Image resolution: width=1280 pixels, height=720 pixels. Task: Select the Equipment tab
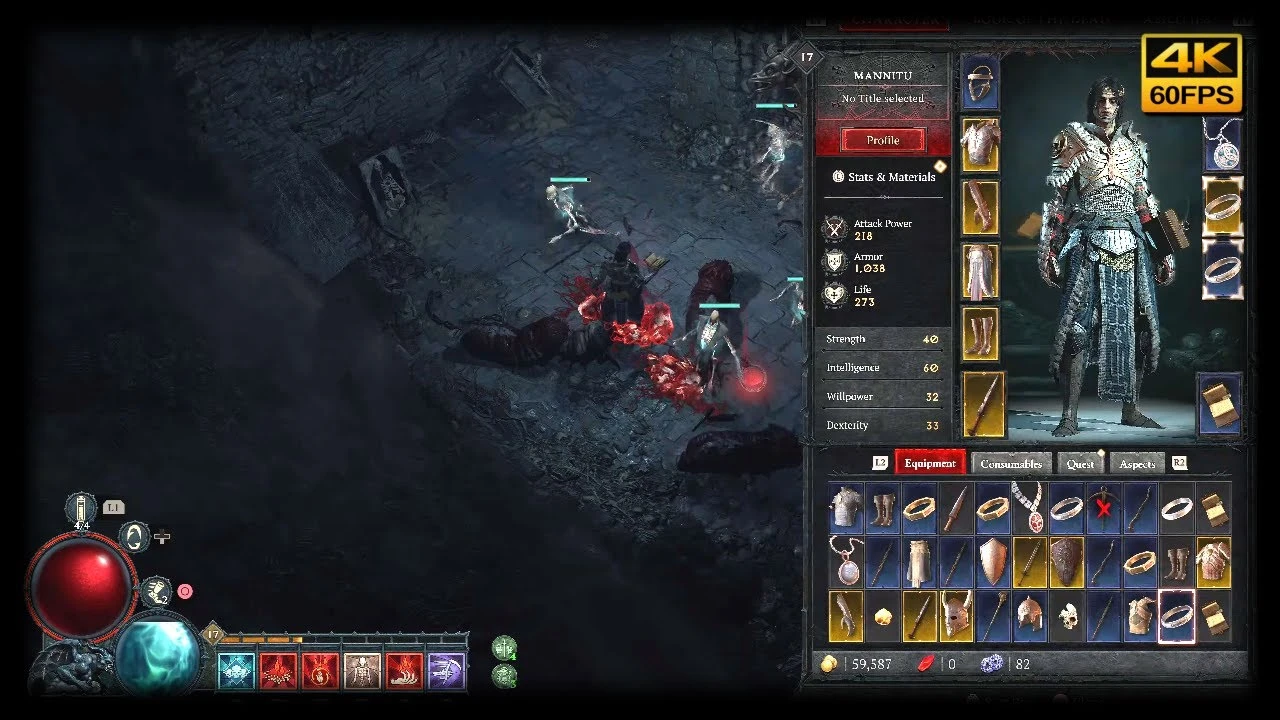[x=930, y=463]
